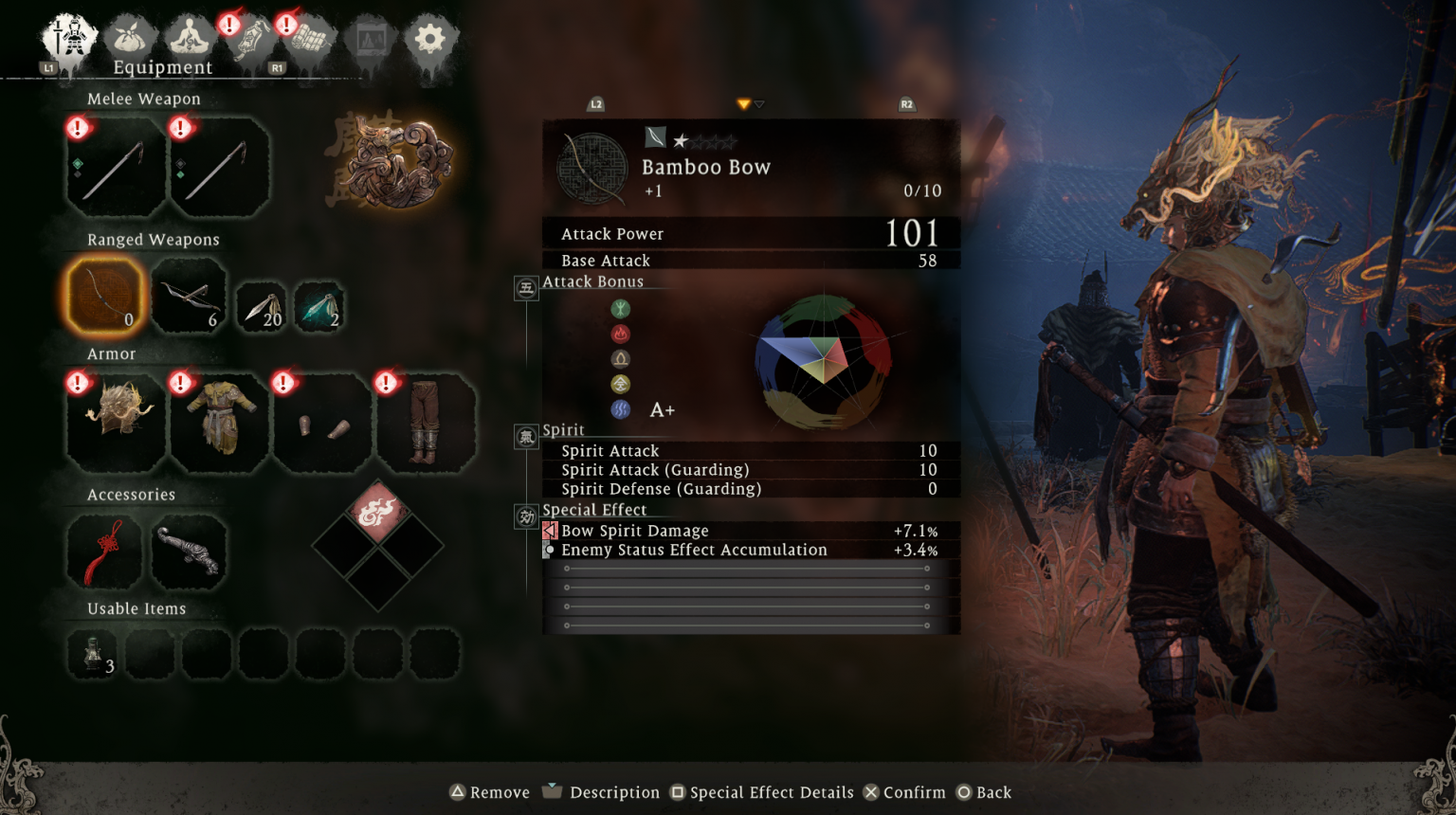Open the item pouch menu icon
The width and height of the screenshot is (1456, 815).
coord(133,37)
